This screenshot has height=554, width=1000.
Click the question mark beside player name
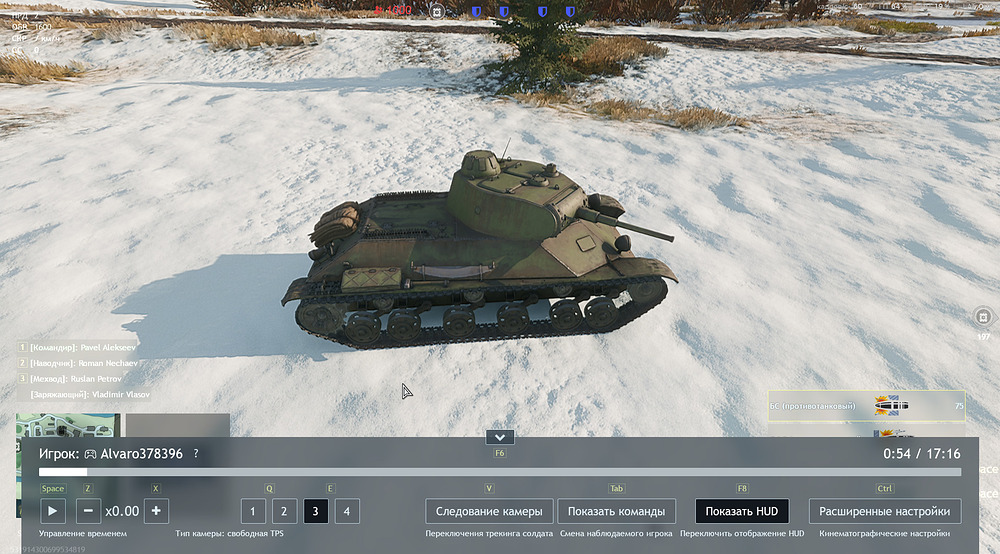point(196,454)
